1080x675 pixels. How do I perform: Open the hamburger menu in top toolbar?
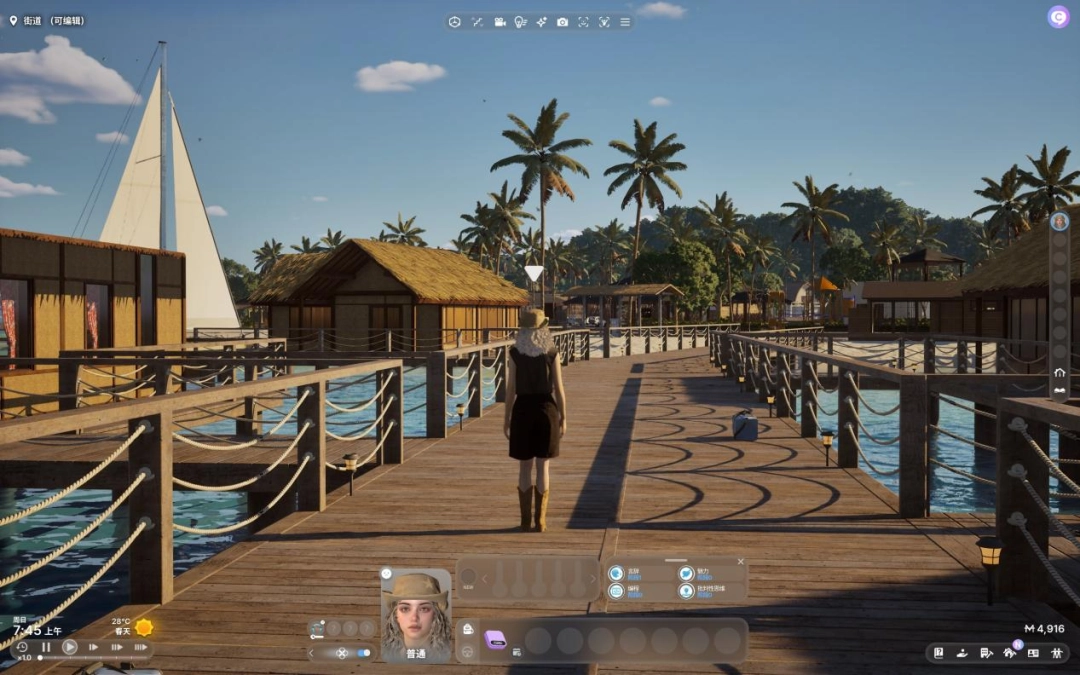click(x=625, y=22)
